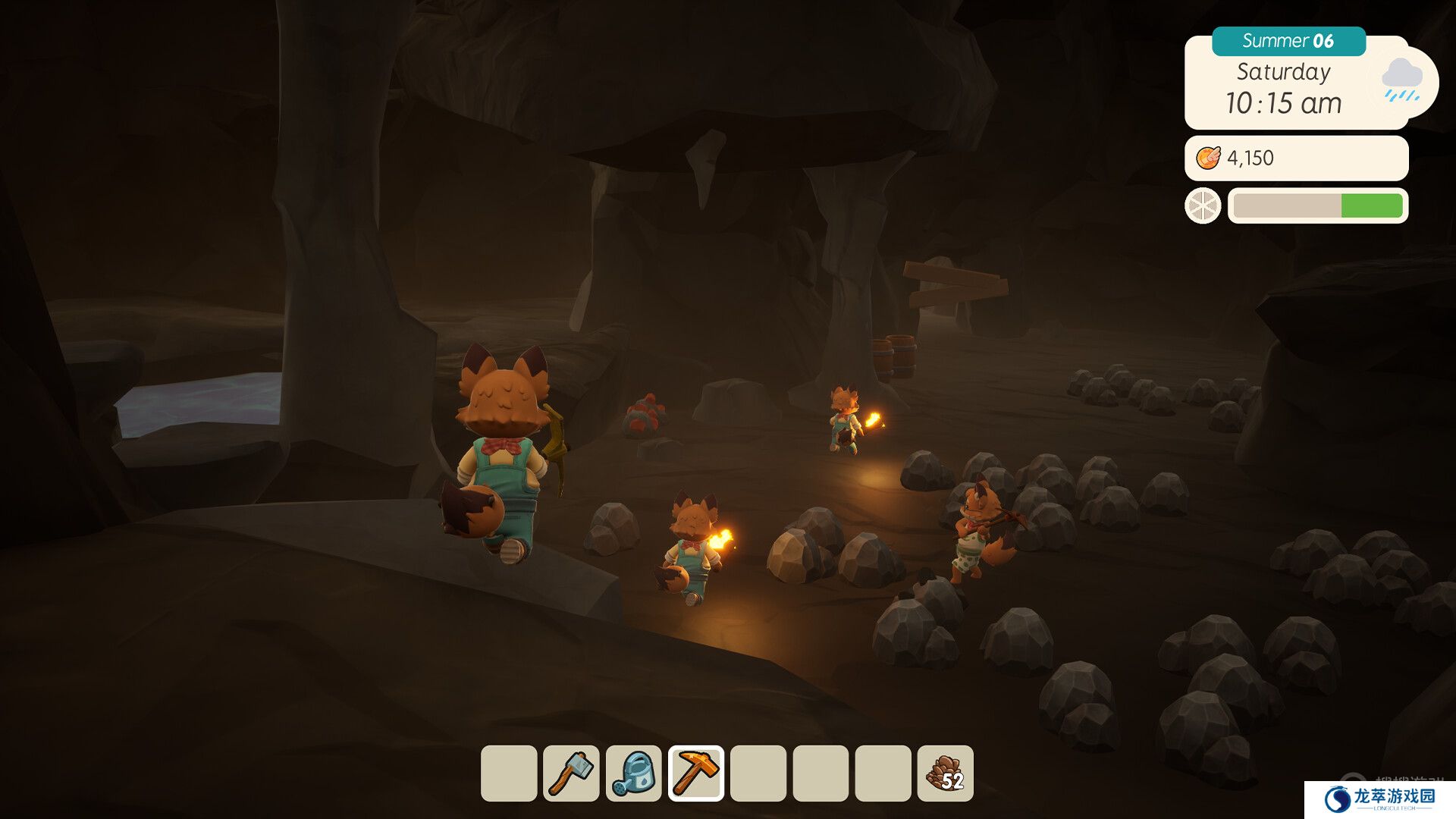Choose the pickaxe hotbar slot
Screen dimensions: 1456x819
696,773
